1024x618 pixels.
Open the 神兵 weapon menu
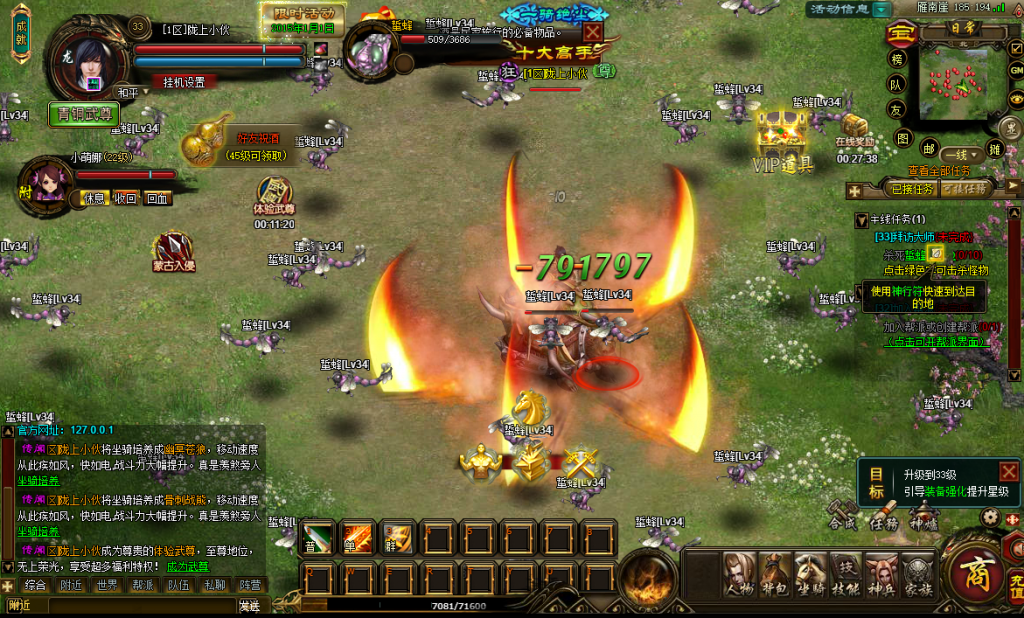(x=883, y=575)
